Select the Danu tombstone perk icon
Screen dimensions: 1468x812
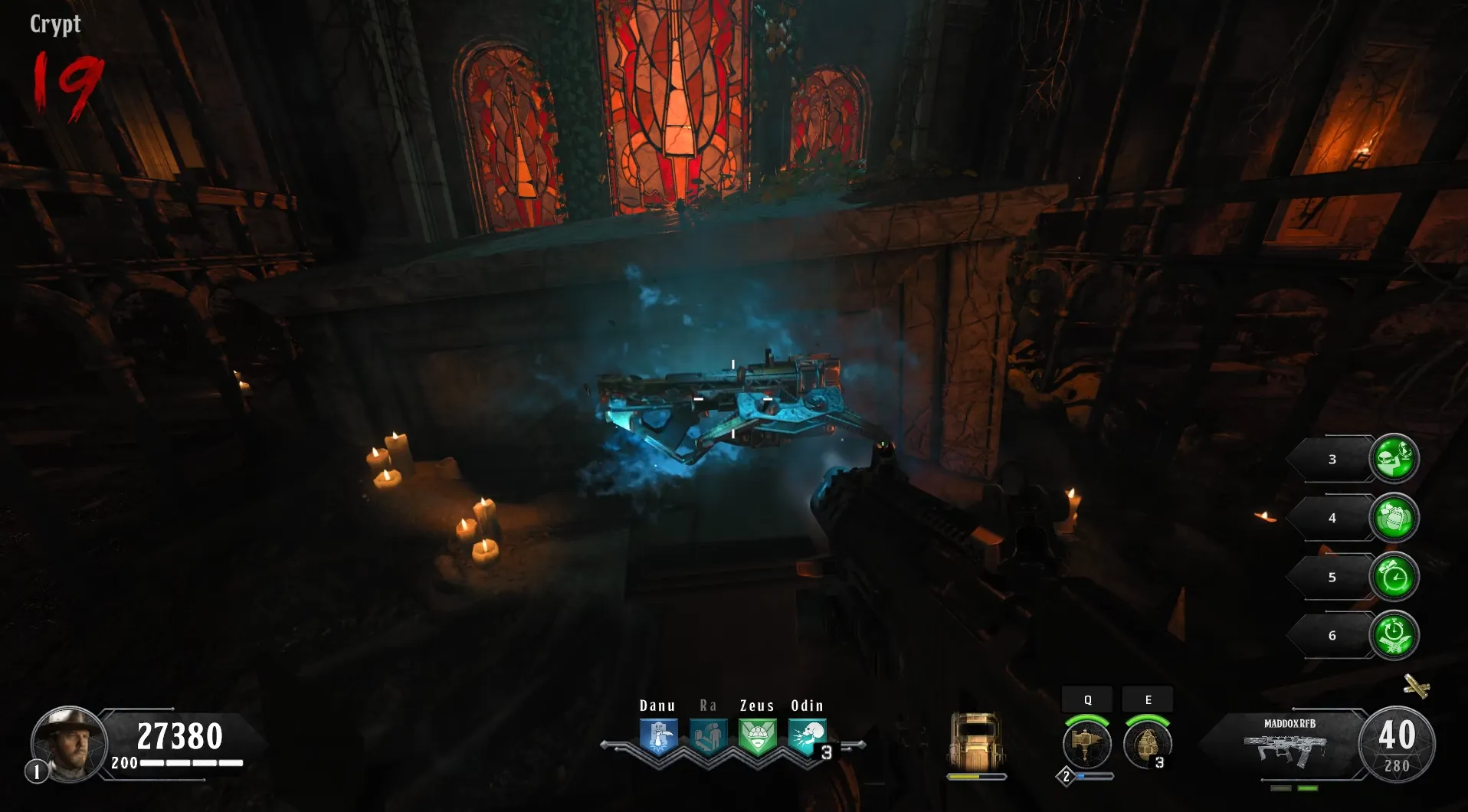click(x=658, y=737)
